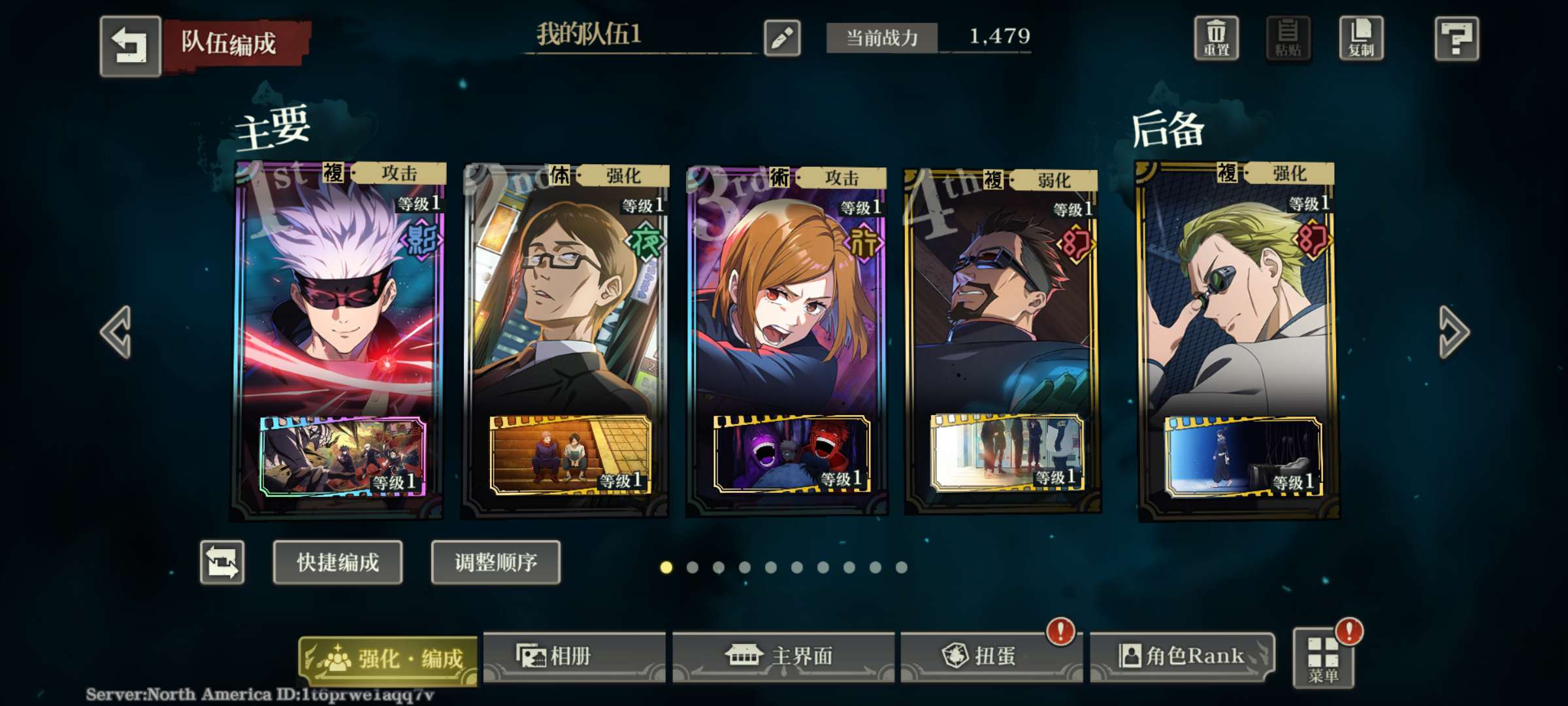Click the swap arrows icon button
1568x706 pixels.
coord(222,562)
